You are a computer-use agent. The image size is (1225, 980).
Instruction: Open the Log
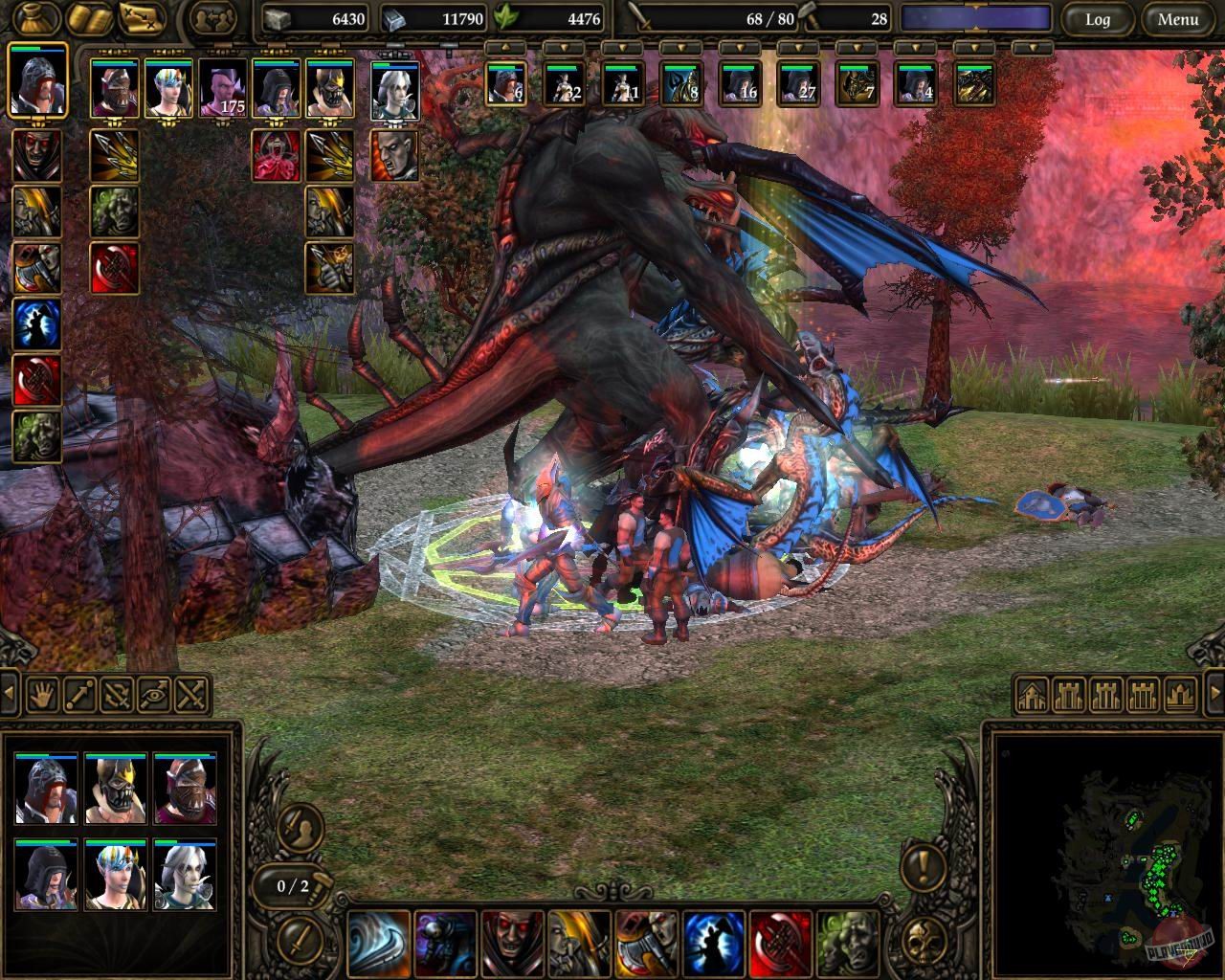tap(1098, 19)
